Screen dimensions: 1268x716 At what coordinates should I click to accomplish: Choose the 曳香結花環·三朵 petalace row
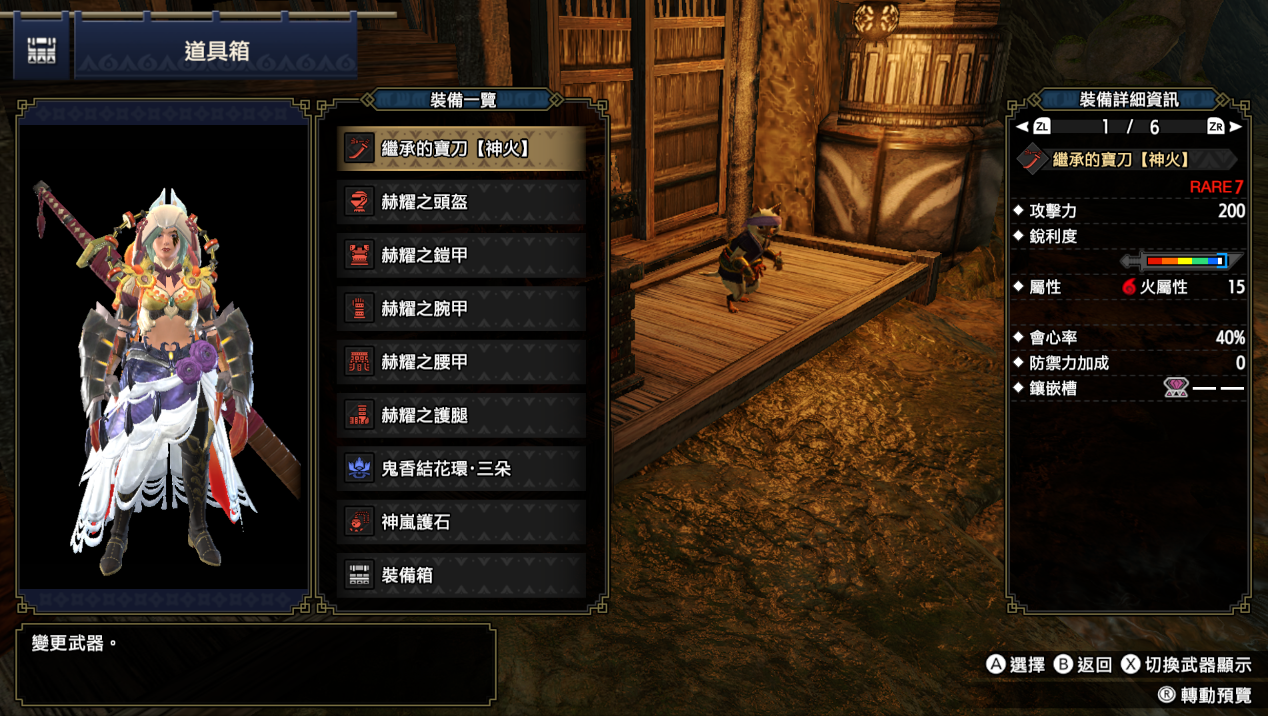click(x=461, y=468)
